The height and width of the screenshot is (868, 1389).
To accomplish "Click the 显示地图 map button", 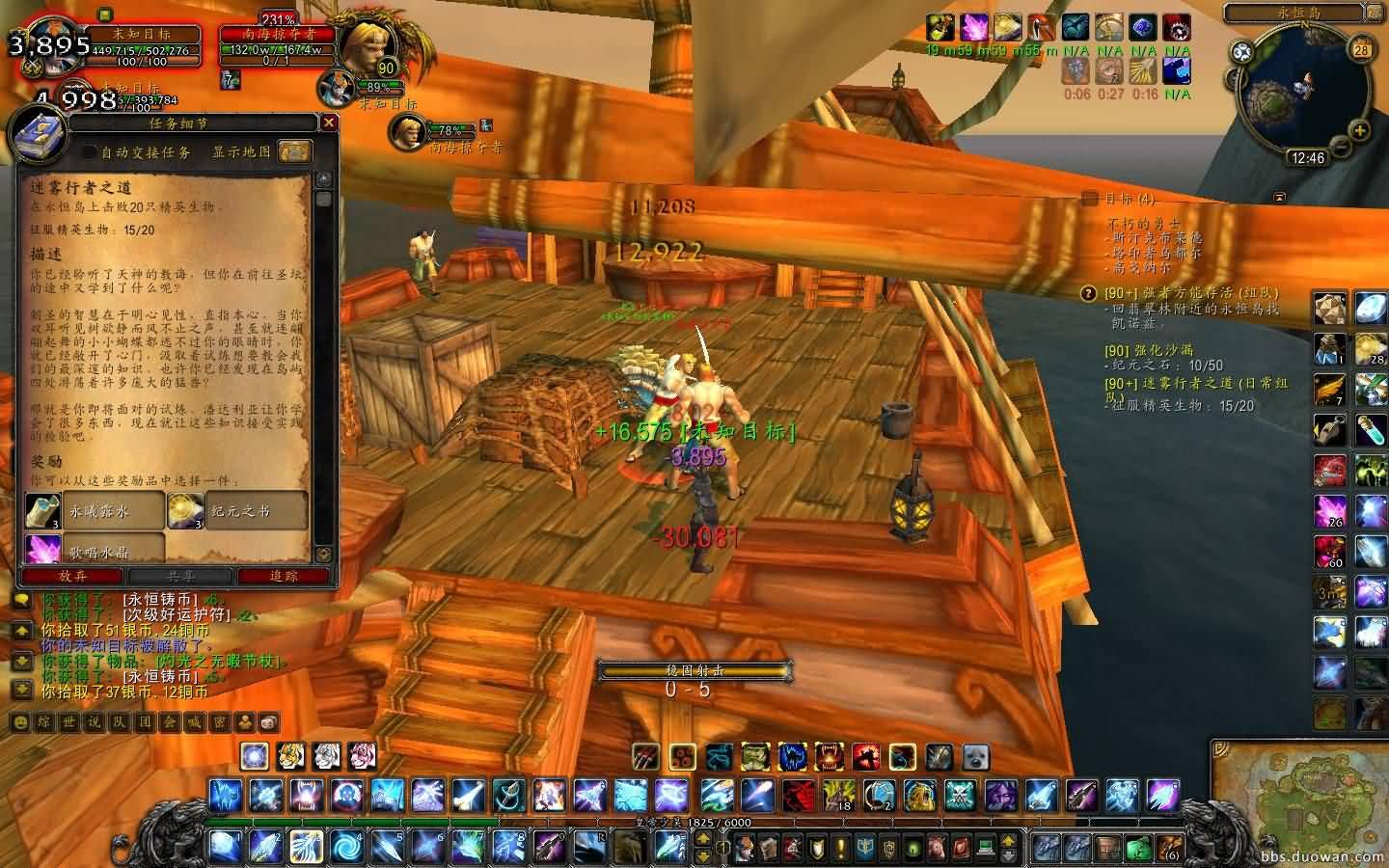I will [x=295, y=151].
